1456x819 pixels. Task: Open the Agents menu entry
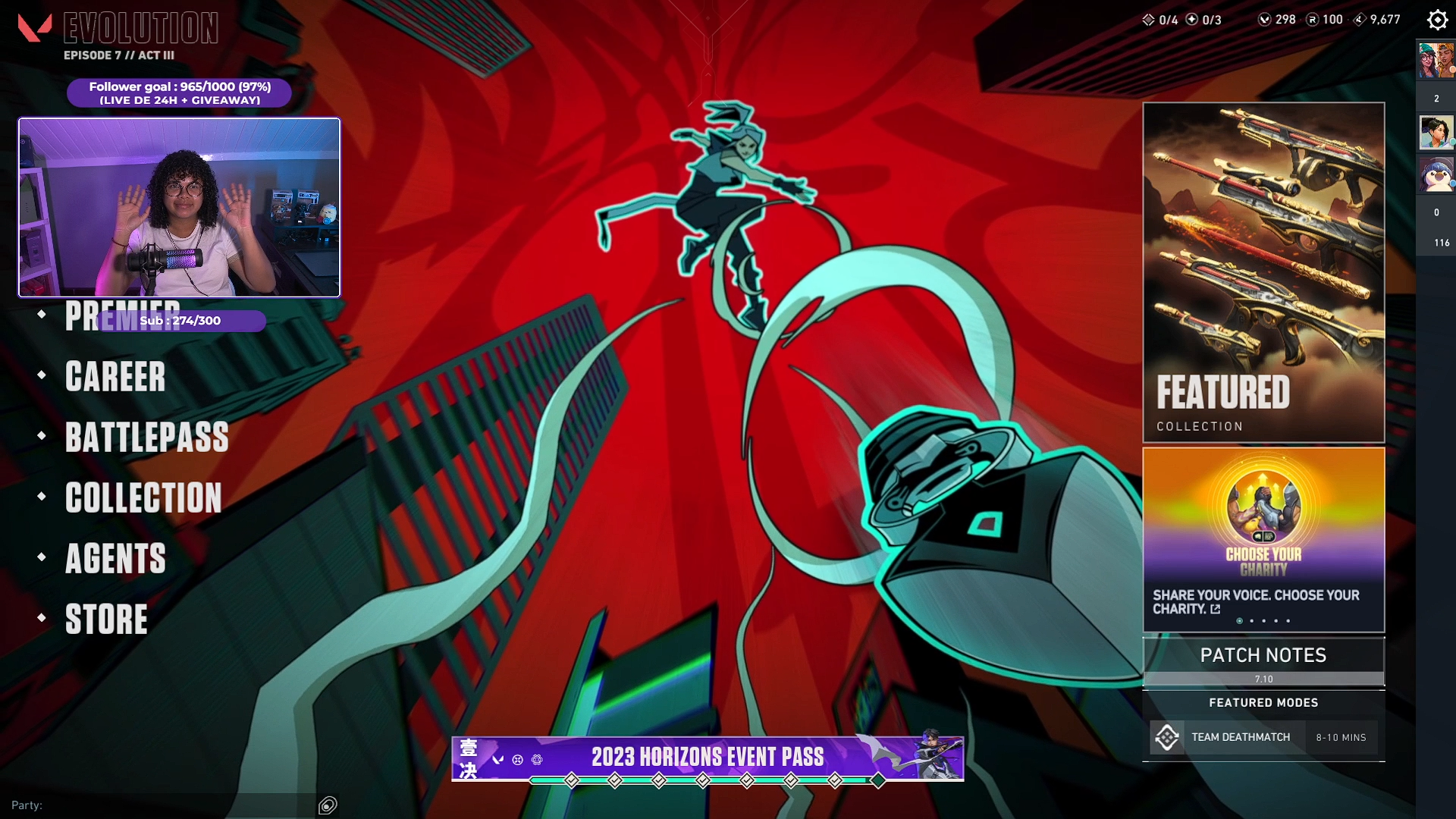(x=115, y=559)
